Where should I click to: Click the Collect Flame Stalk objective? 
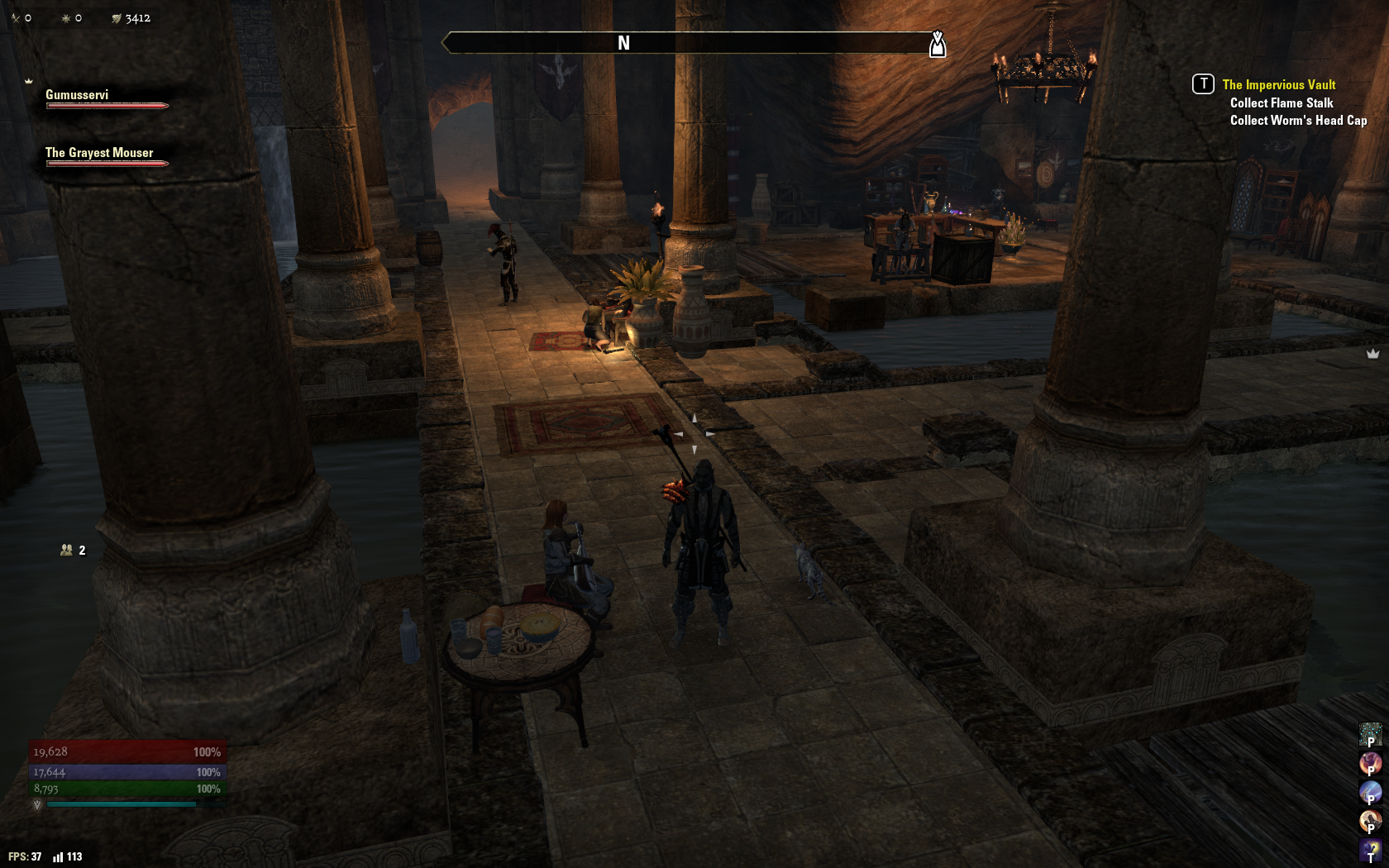pos(1281,103)
